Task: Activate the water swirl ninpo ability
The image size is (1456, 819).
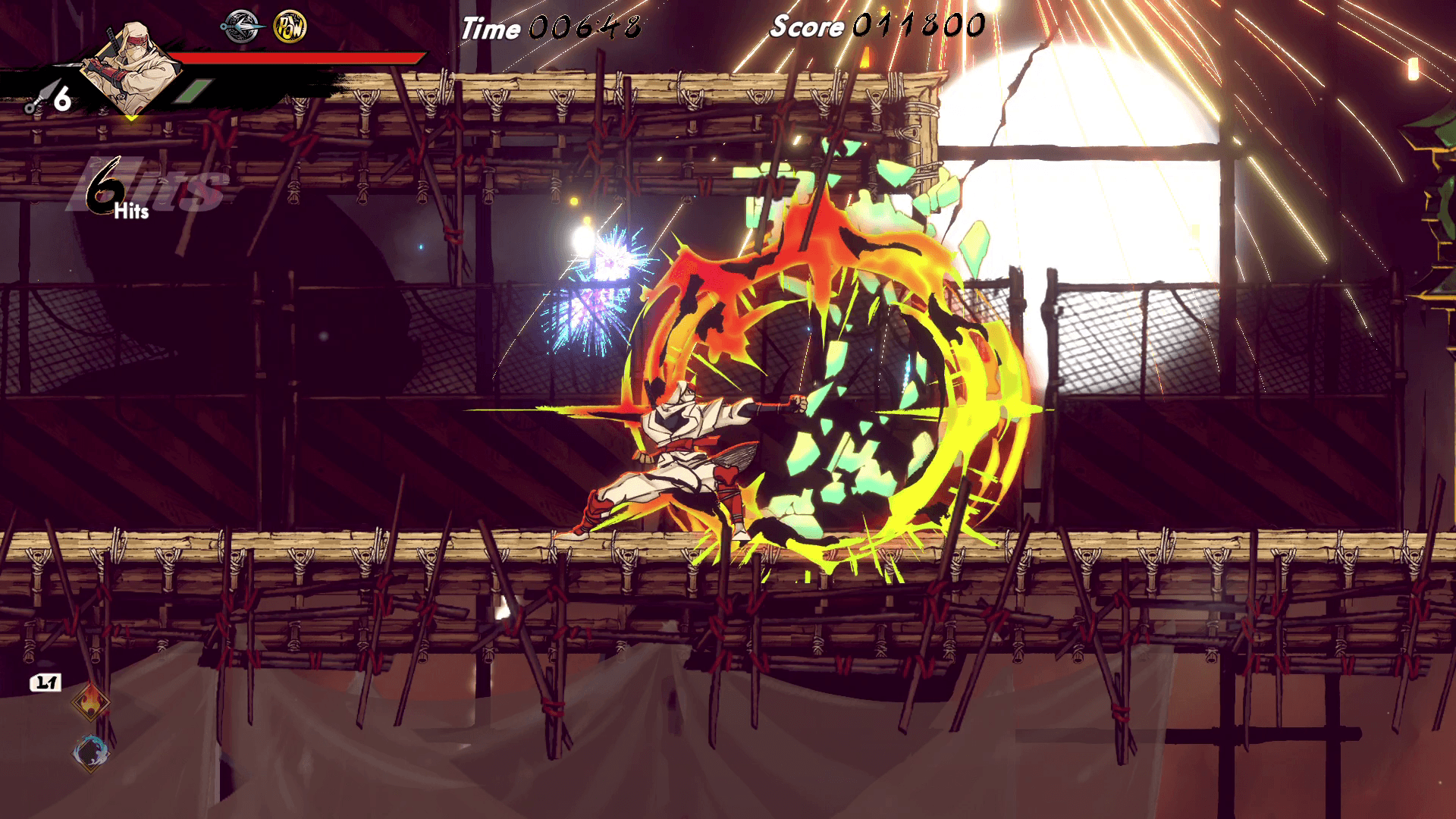Action: tap(90, 752)
